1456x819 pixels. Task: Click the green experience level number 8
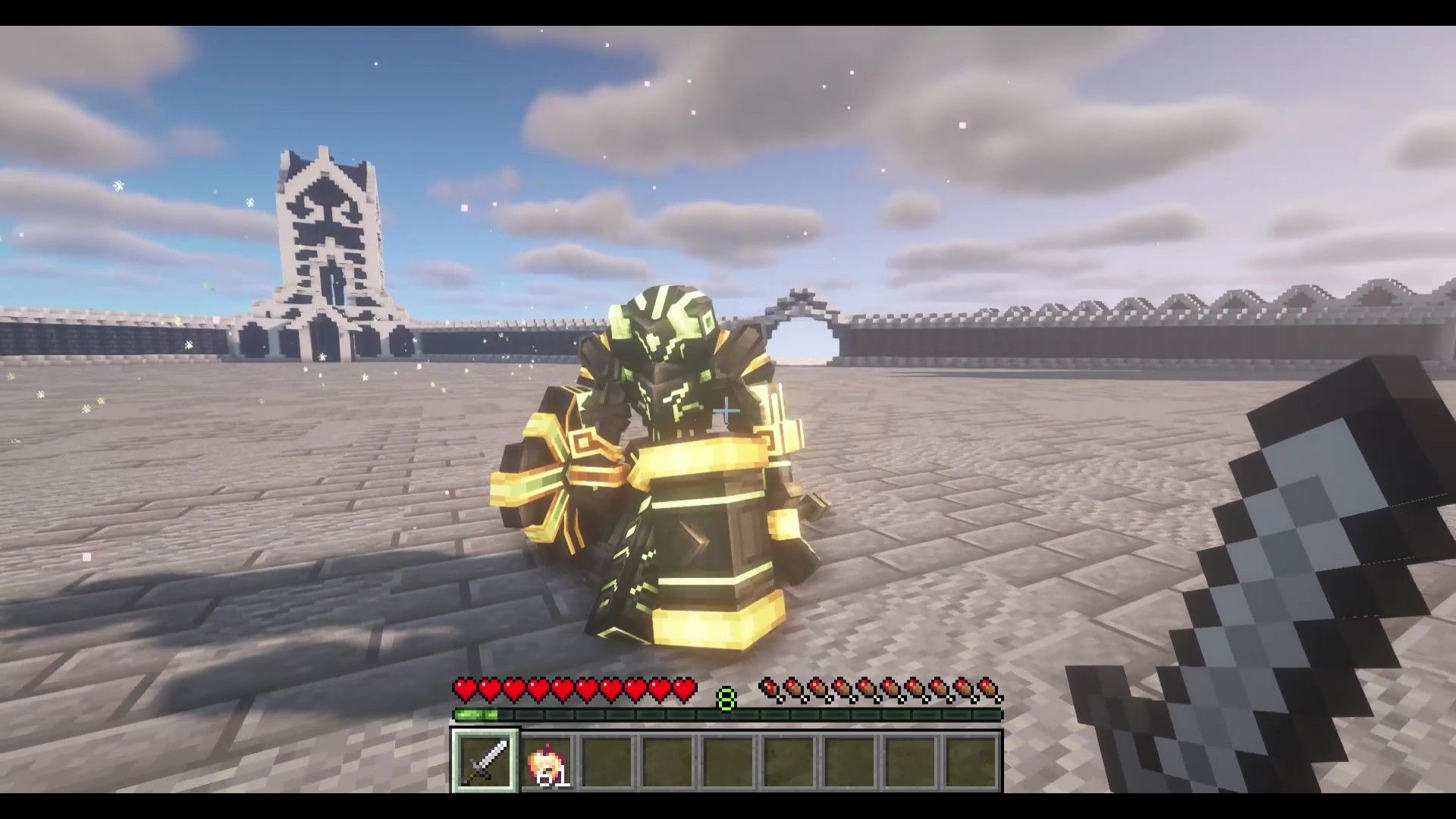click(x=726, y=699)
